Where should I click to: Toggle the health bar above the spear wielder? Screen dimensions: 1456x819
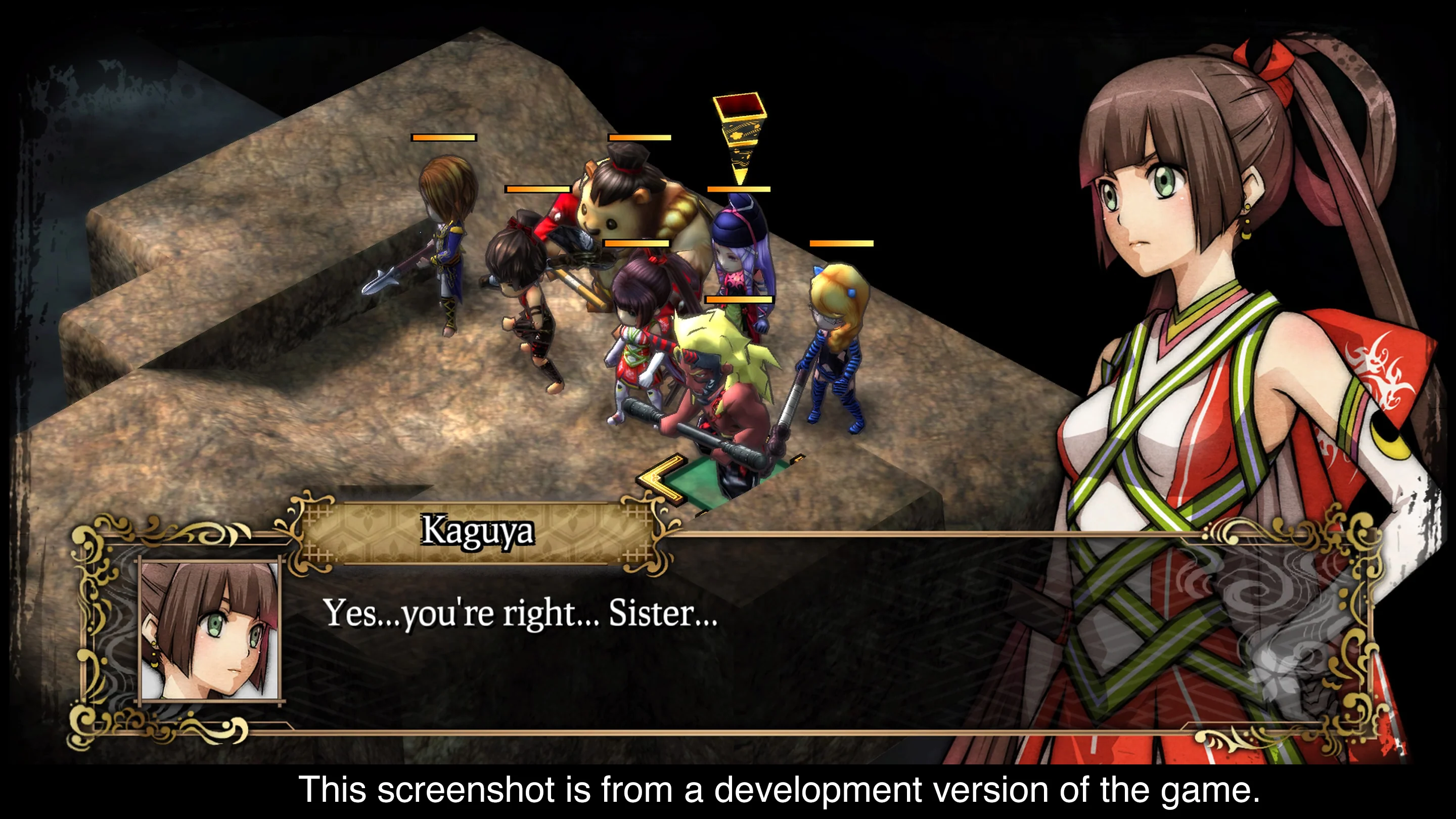tap(444, 138)
